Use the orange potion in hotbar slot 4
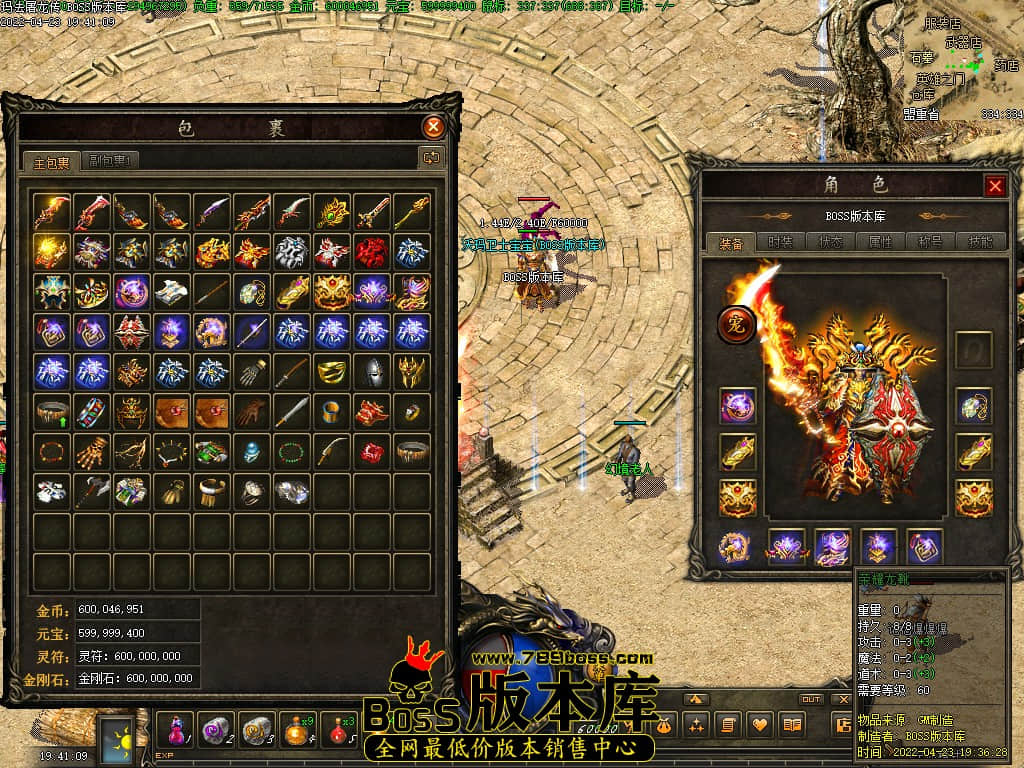 [x=296, y=728]
